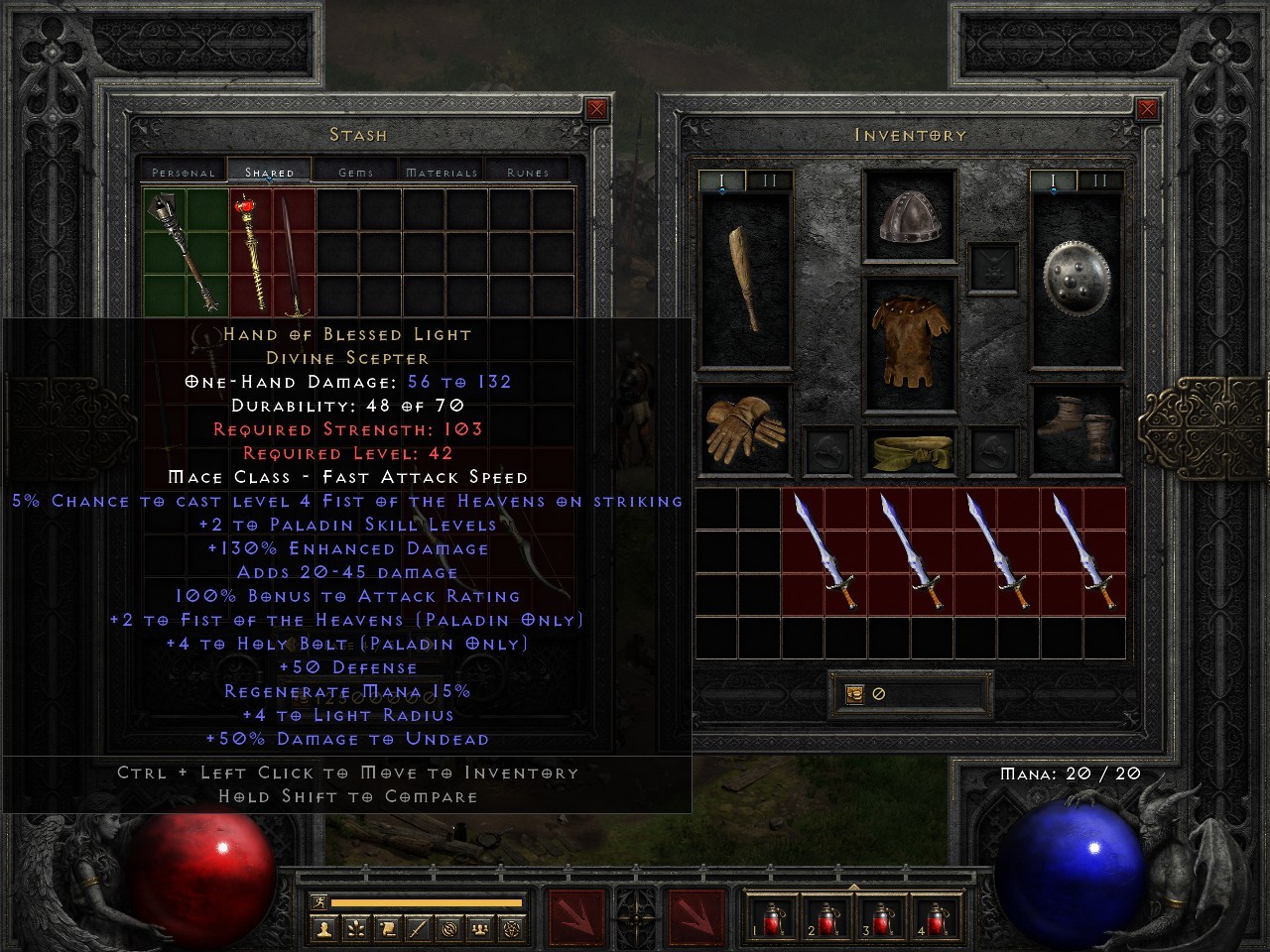Viewport: 1270px width, 952px height.
Task: Select the left red arrow skill button
Action: coord(575,917)
